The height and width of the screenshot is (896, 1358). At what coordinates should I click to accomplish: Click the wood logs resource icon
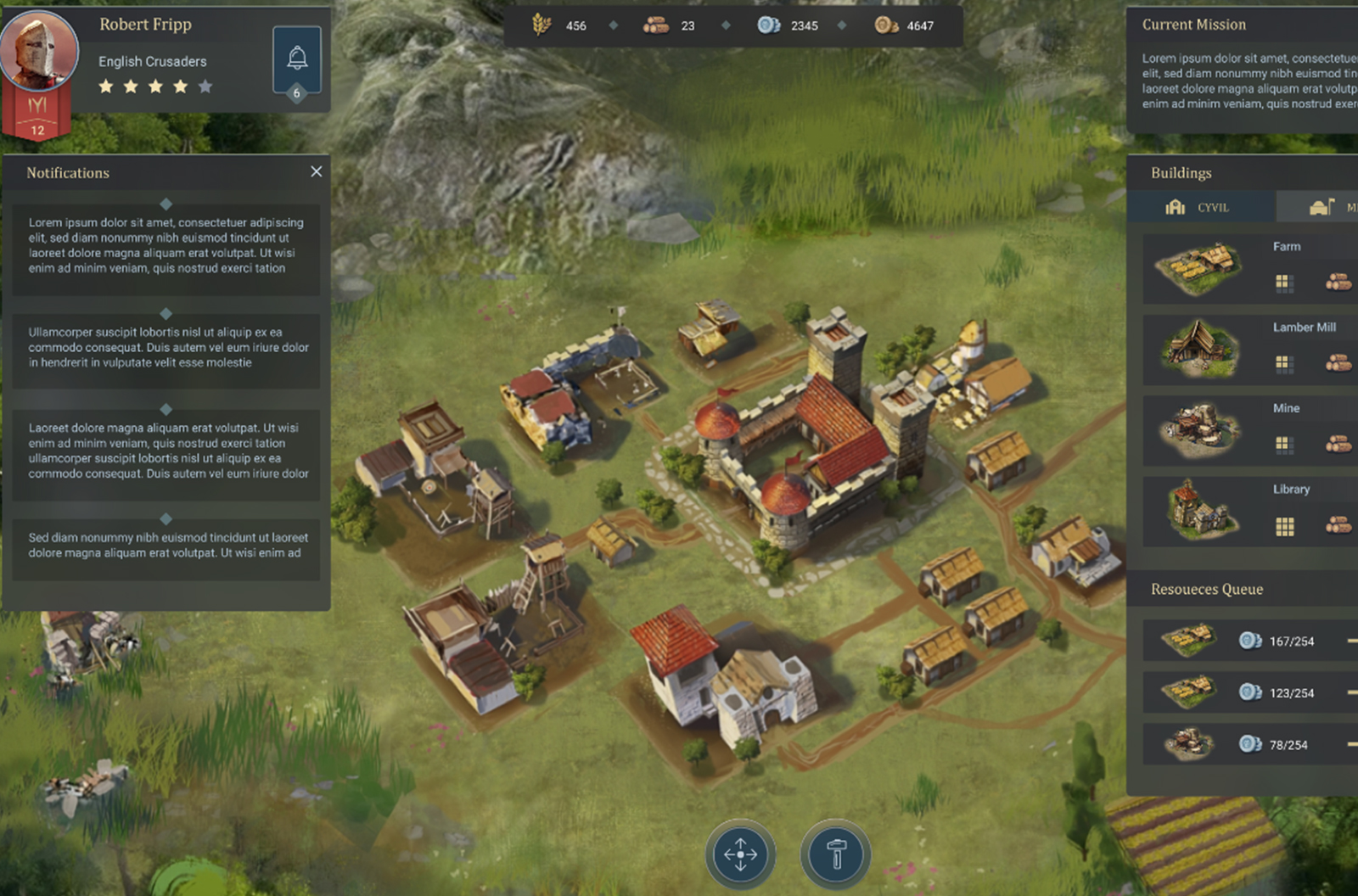(x=655, y=25)
